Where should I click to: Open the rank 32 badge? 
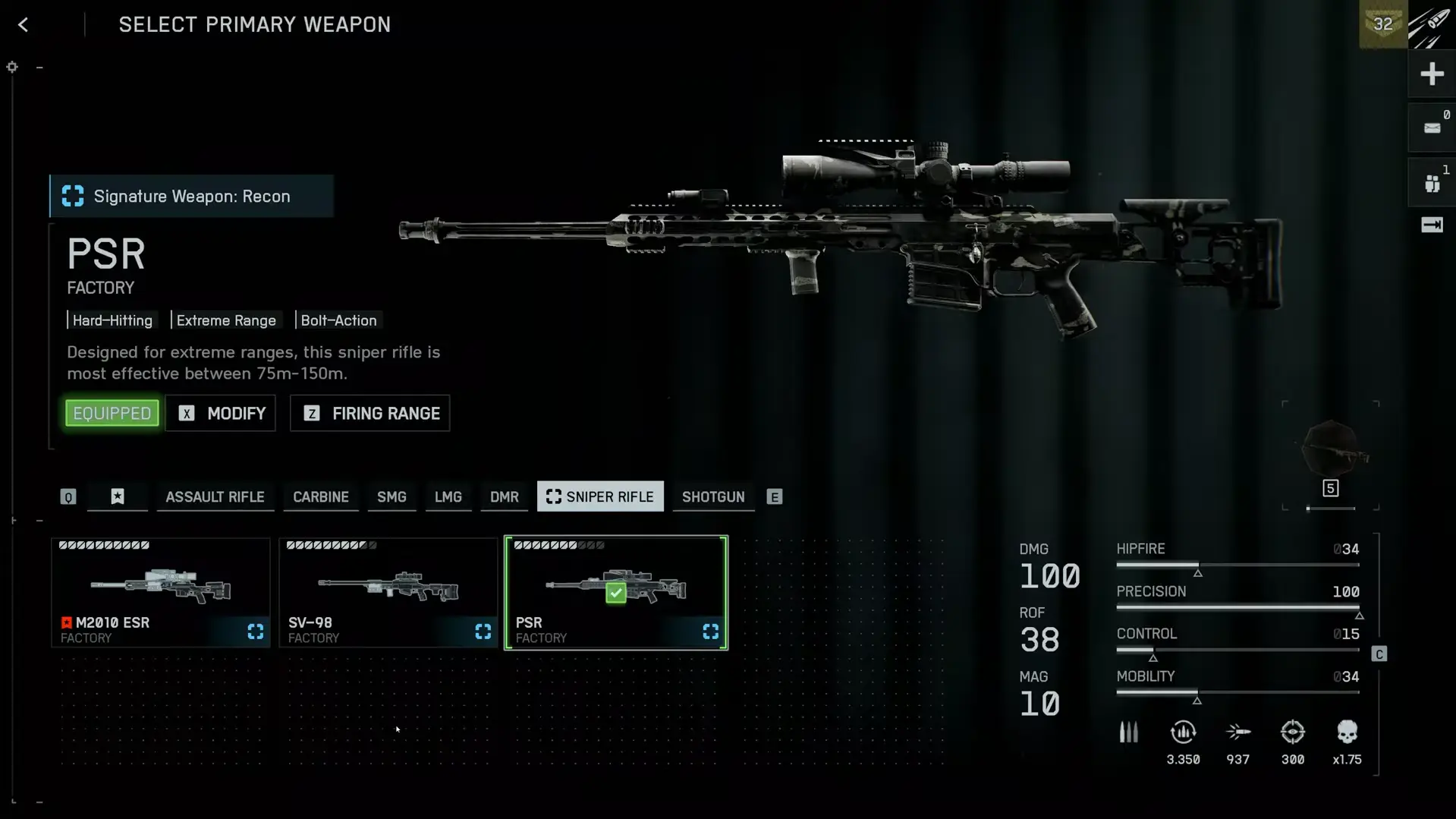pyautogui.click(x=1383, y=24)
